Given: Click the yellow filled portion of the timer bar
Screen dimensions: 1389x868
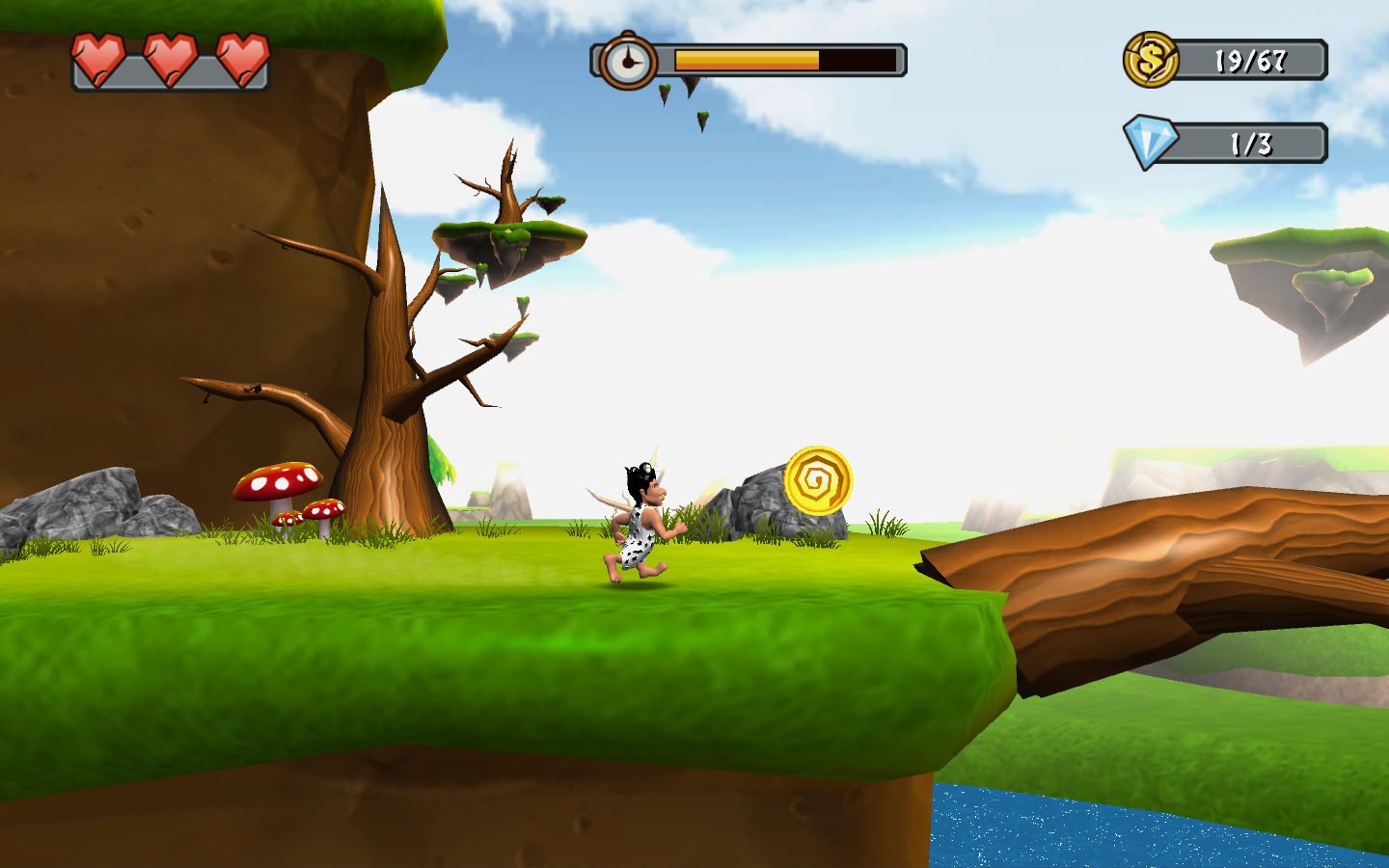Looking at the screenshot, I should click(748, 60).
